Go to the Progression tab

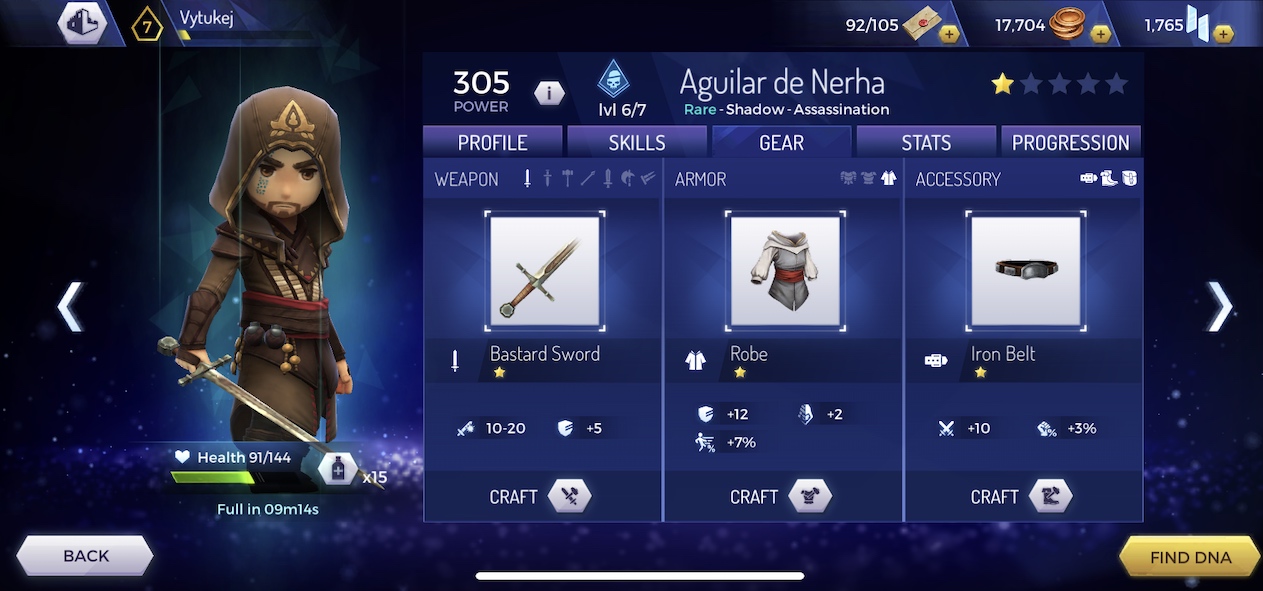coord(1070,142)
